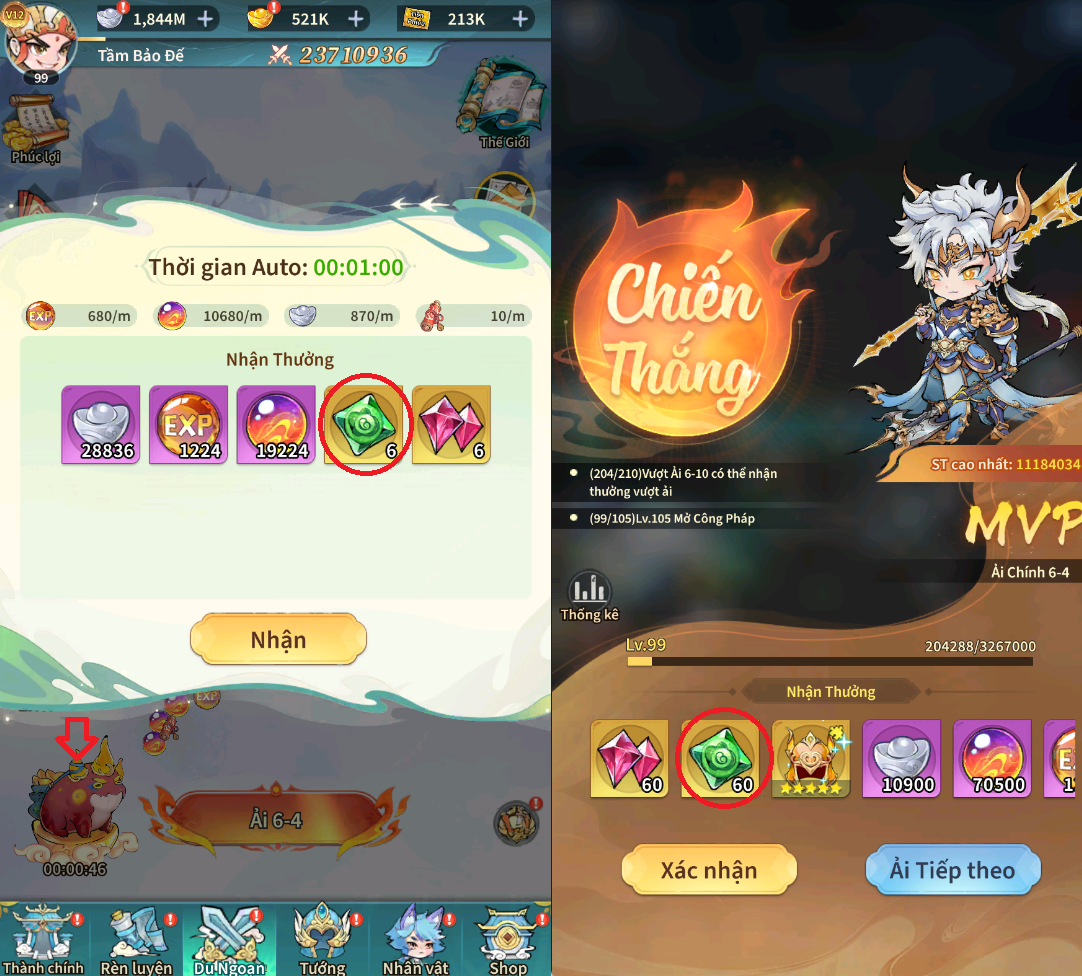The height and width of the screenshot is (976, 1082).
Task: Tap the player avatar portrait
Action: (x=38, y=40)
